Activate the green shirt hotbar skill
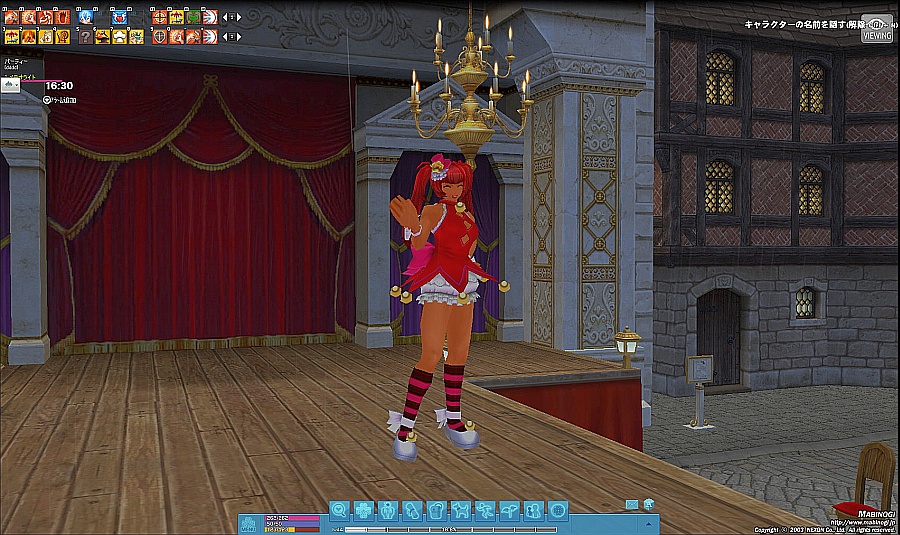Screen dimensions: 900x535 tap(192, 17)
